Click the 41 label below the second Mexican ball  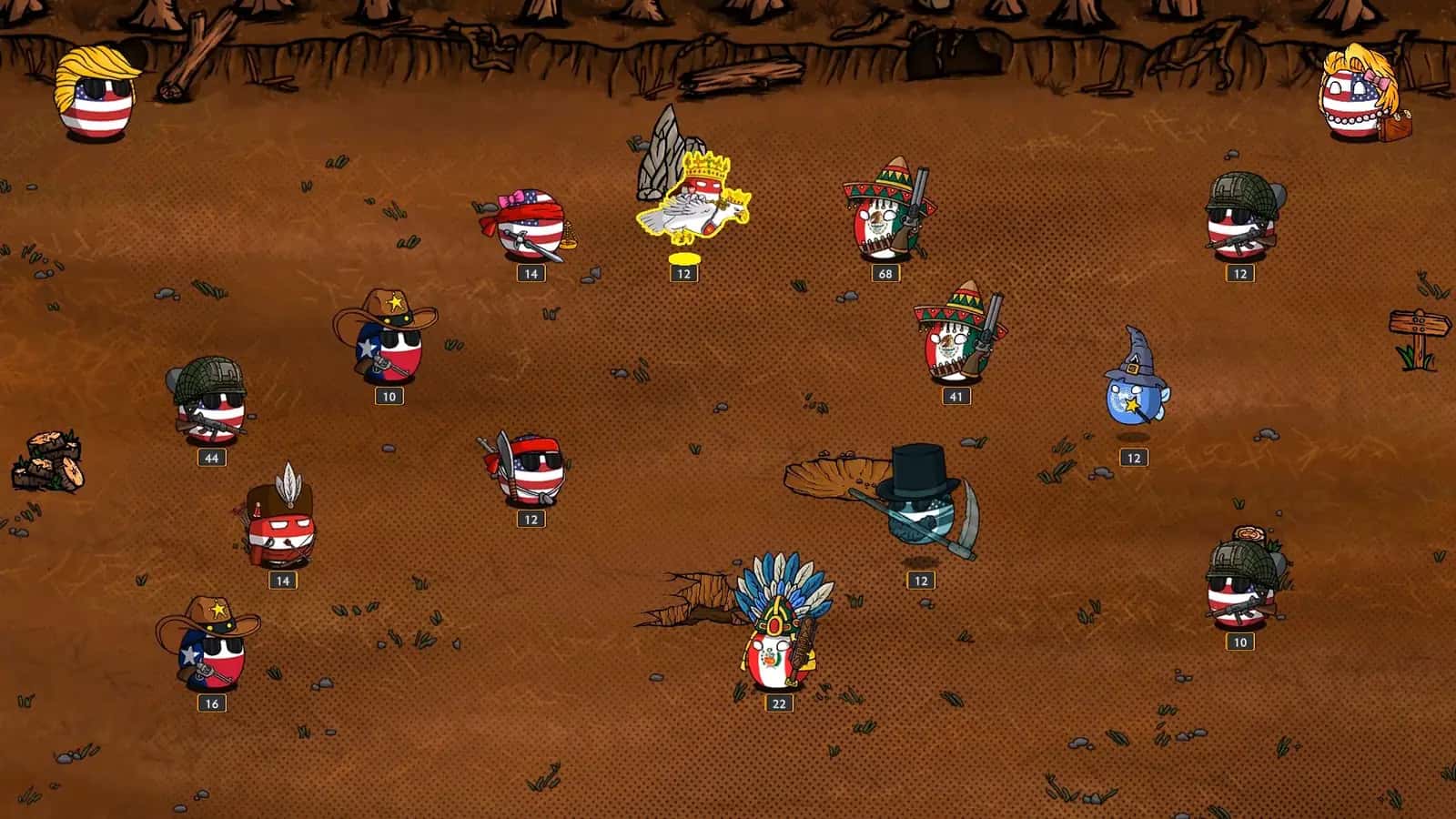tap(956, 395)
